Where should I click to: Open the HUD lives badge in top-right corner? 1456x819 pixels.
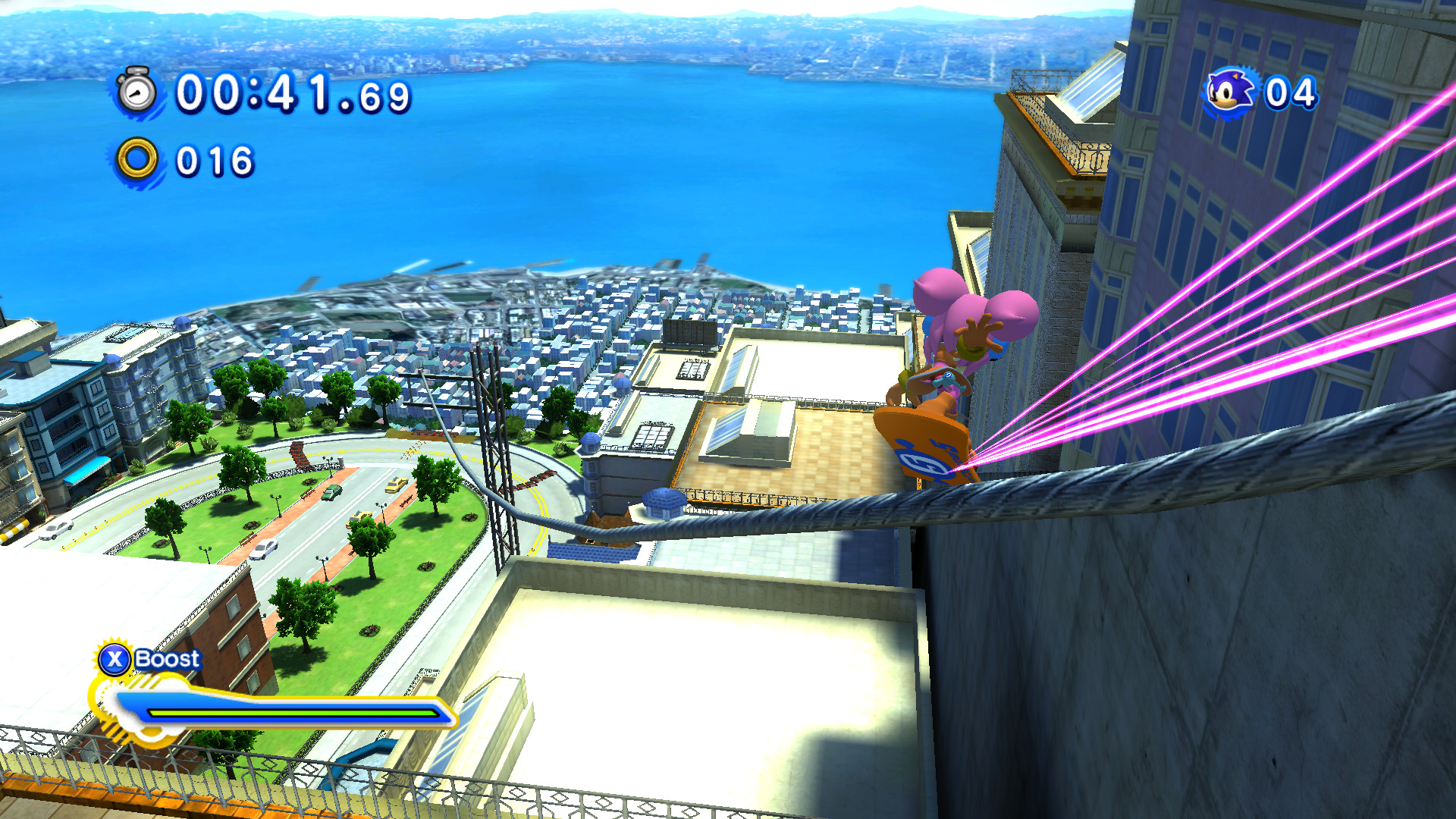pyautogui.click(x=1259, y=93)
